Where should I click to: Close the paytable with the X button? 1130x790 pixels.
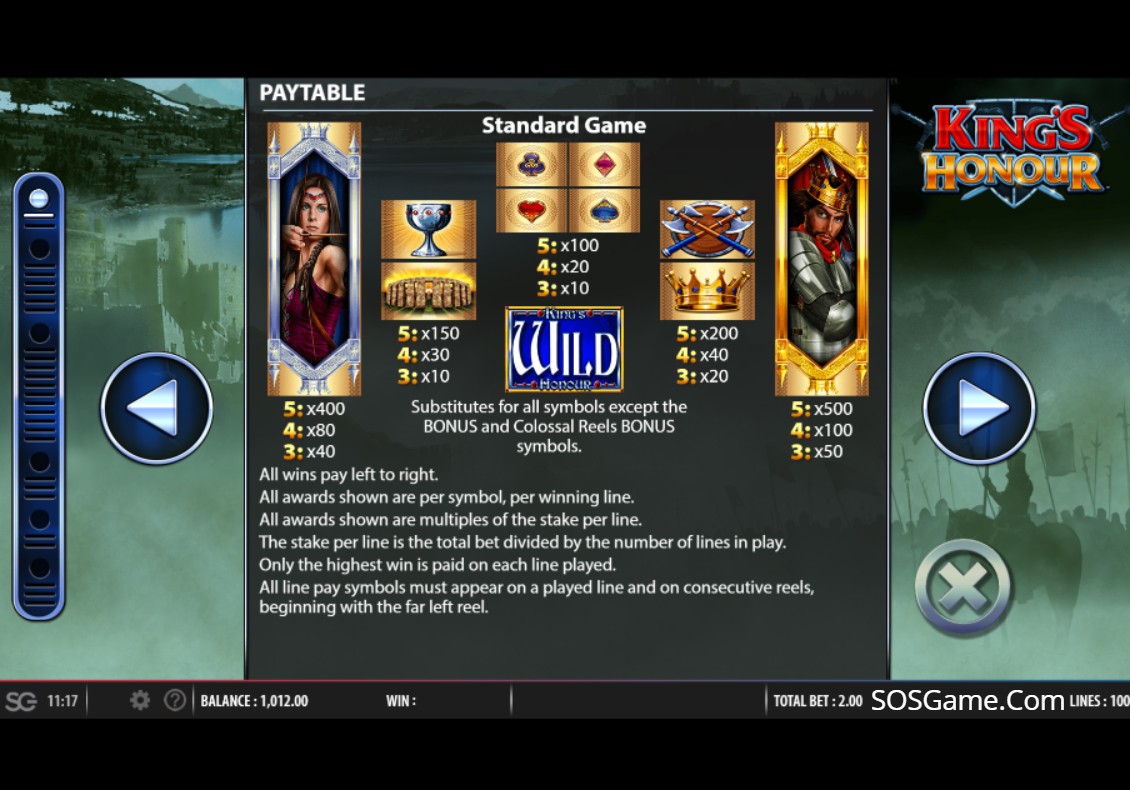[x=964, y=588]
